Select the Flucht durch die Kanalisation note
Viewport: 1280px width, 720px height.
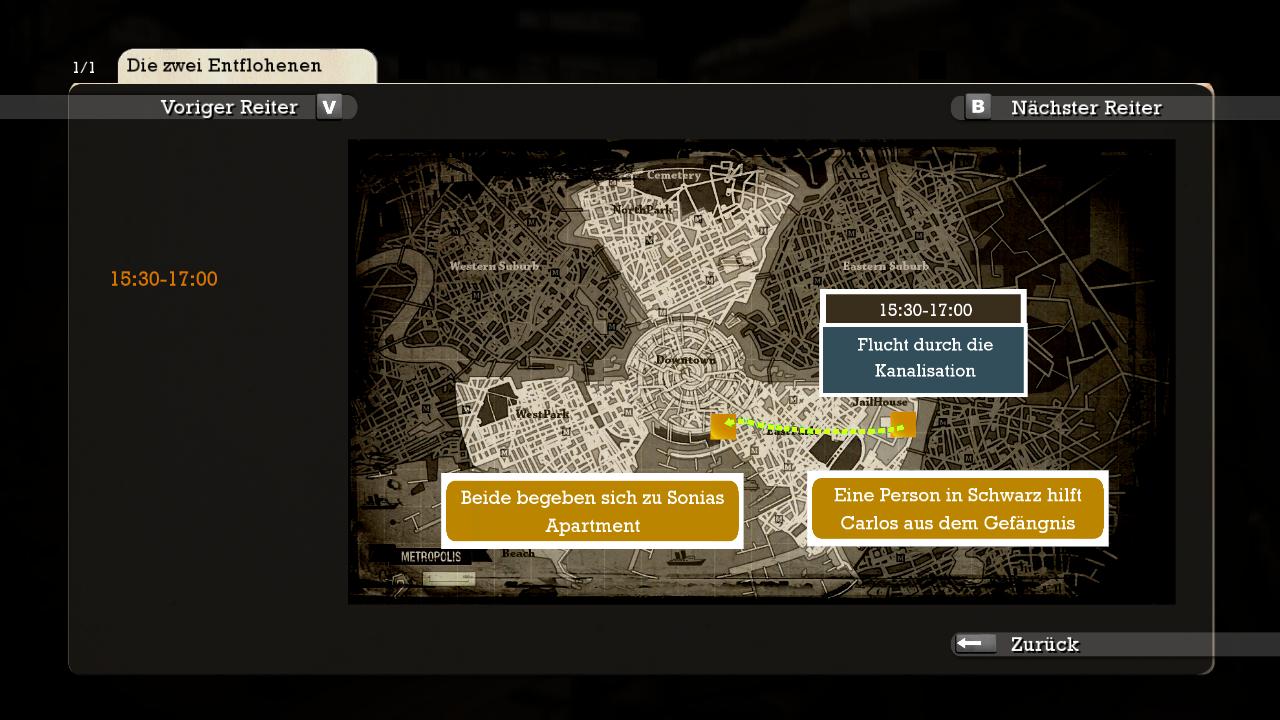pyautogui.click(x=924, y=358)
